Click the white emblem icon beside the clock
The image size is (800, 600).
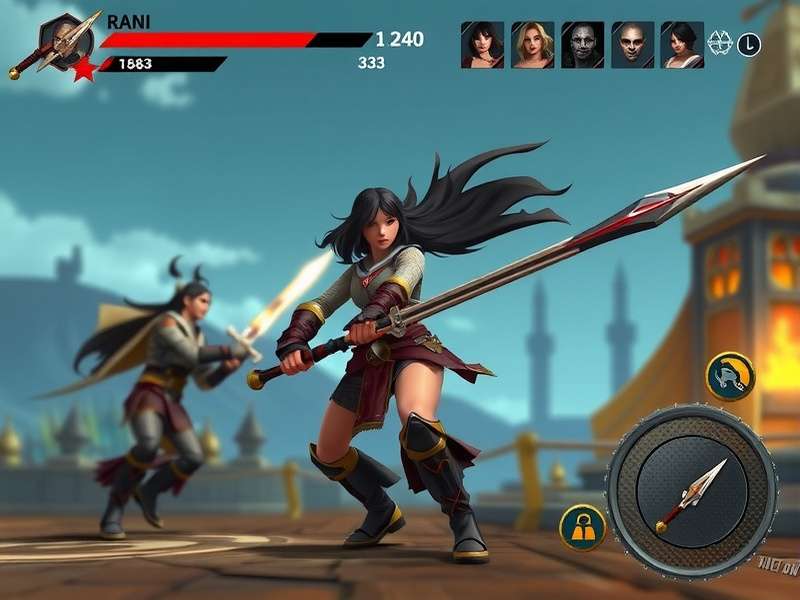719,44
